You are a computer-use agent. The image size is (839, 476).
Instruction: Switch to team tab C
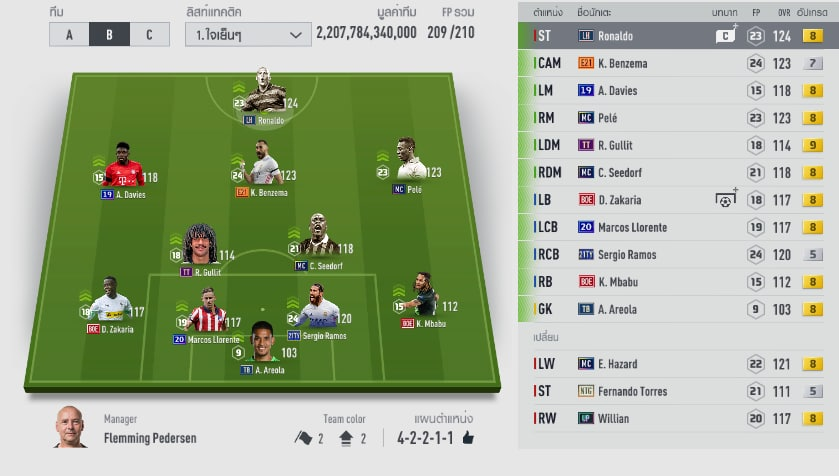coord(149,34)
